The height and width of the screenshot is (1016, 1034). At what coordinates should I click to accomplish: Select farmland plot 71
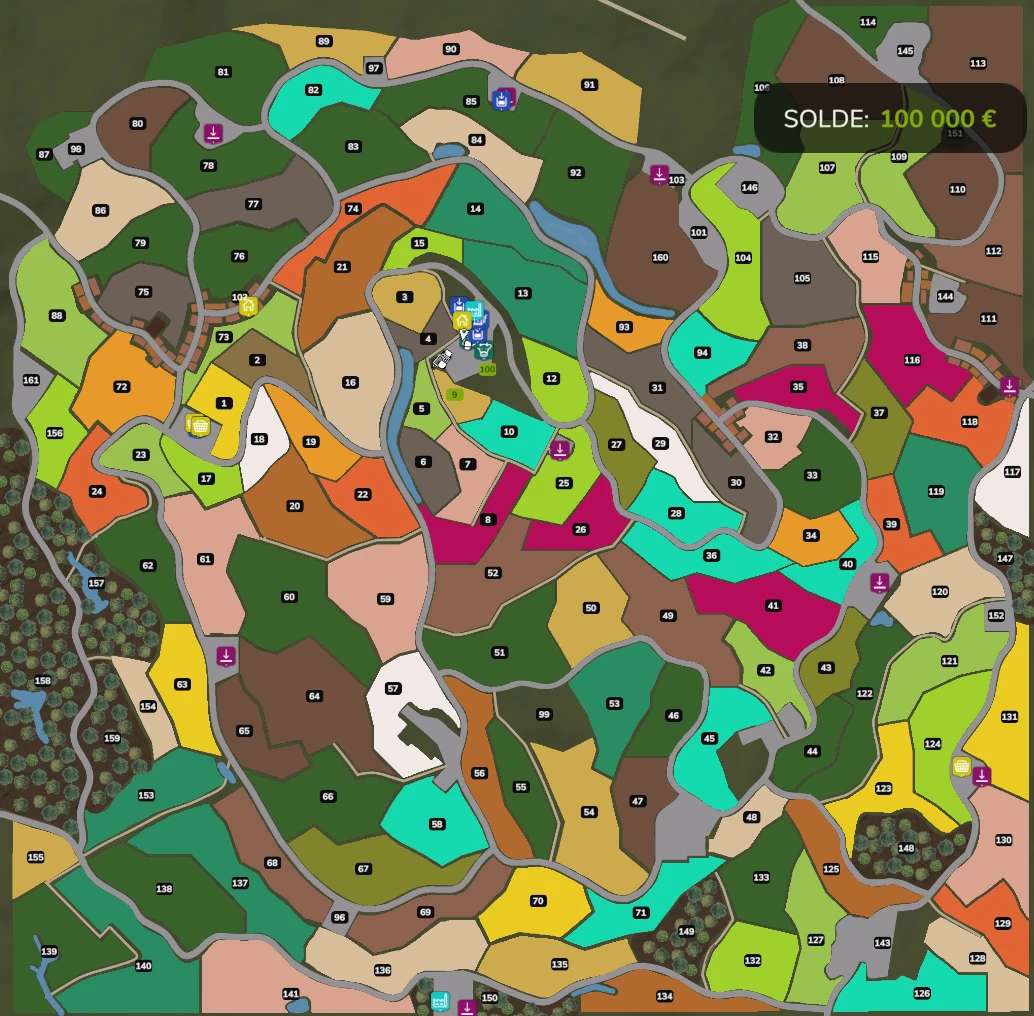641,913
